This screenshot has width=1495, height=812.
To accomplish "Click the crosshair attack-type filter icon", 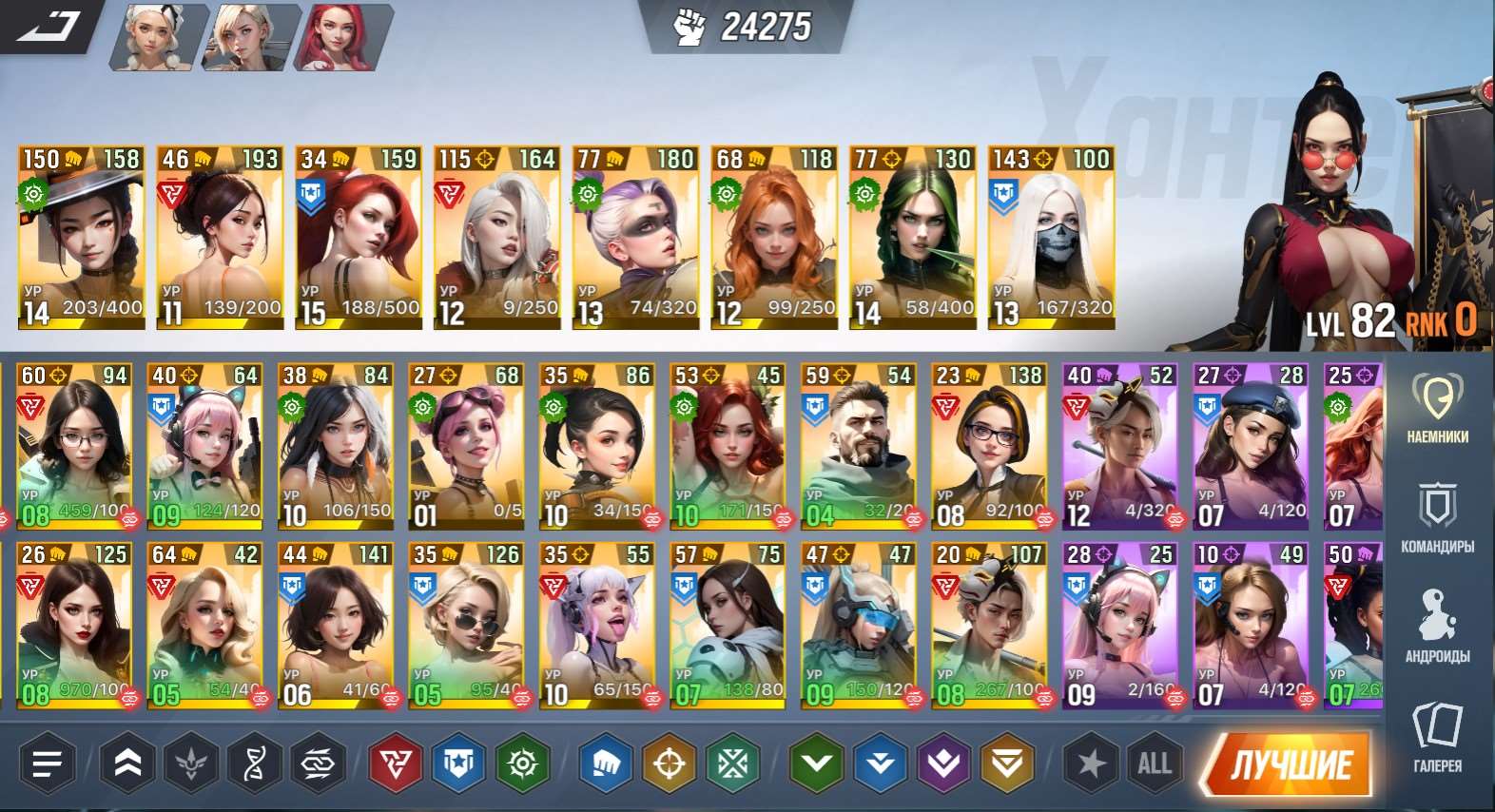I will 668,763.
